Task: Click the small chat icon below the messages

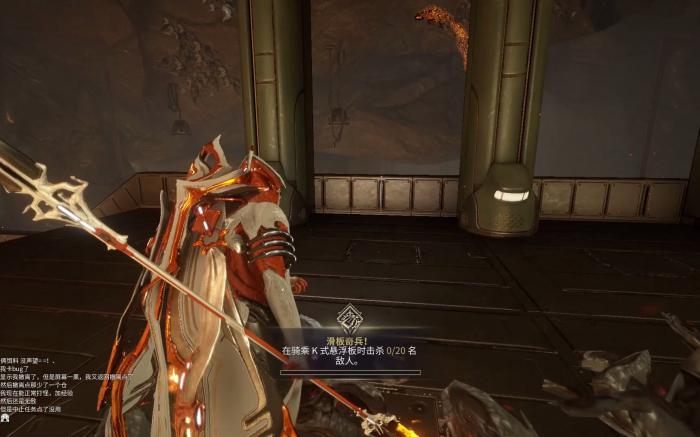Action: (5, 418)
